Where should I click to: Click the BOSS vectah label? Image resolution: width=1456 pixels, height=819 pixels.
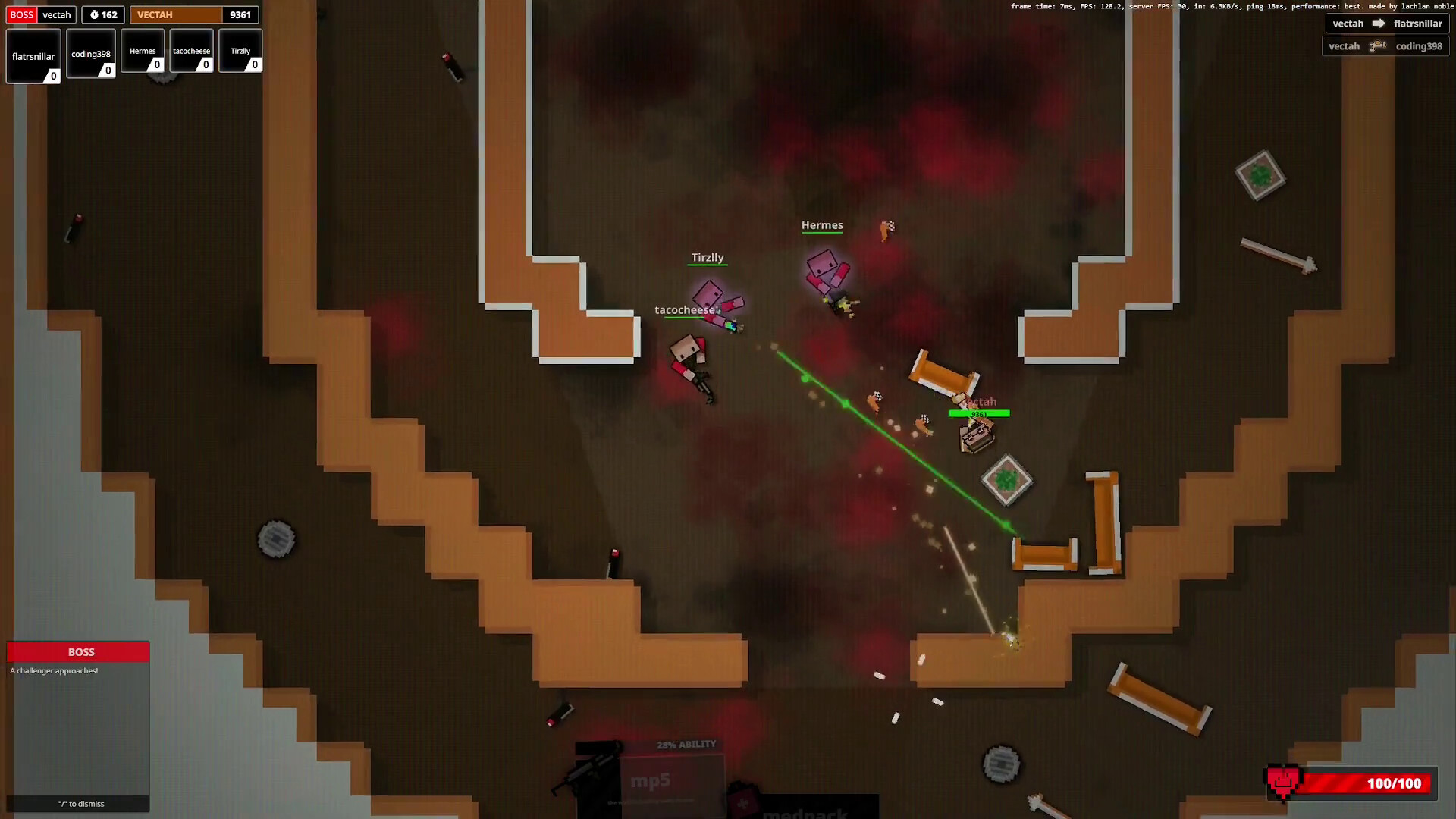tap(41, 14)
